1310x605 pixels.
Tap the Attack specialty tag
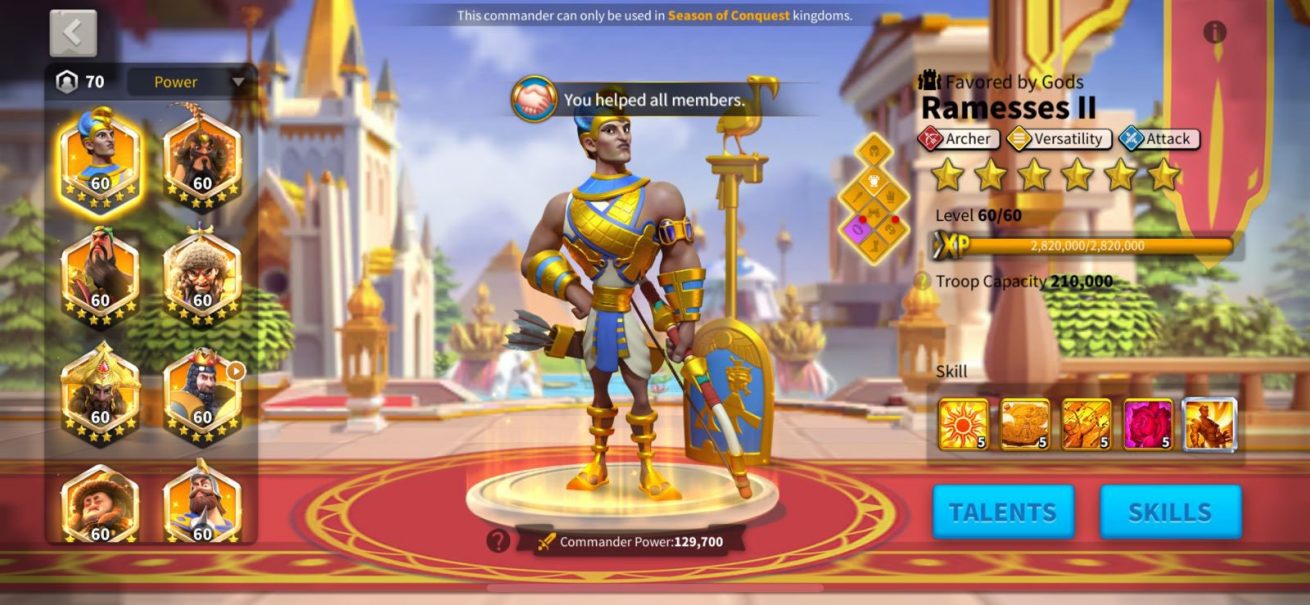point(1159,139)
